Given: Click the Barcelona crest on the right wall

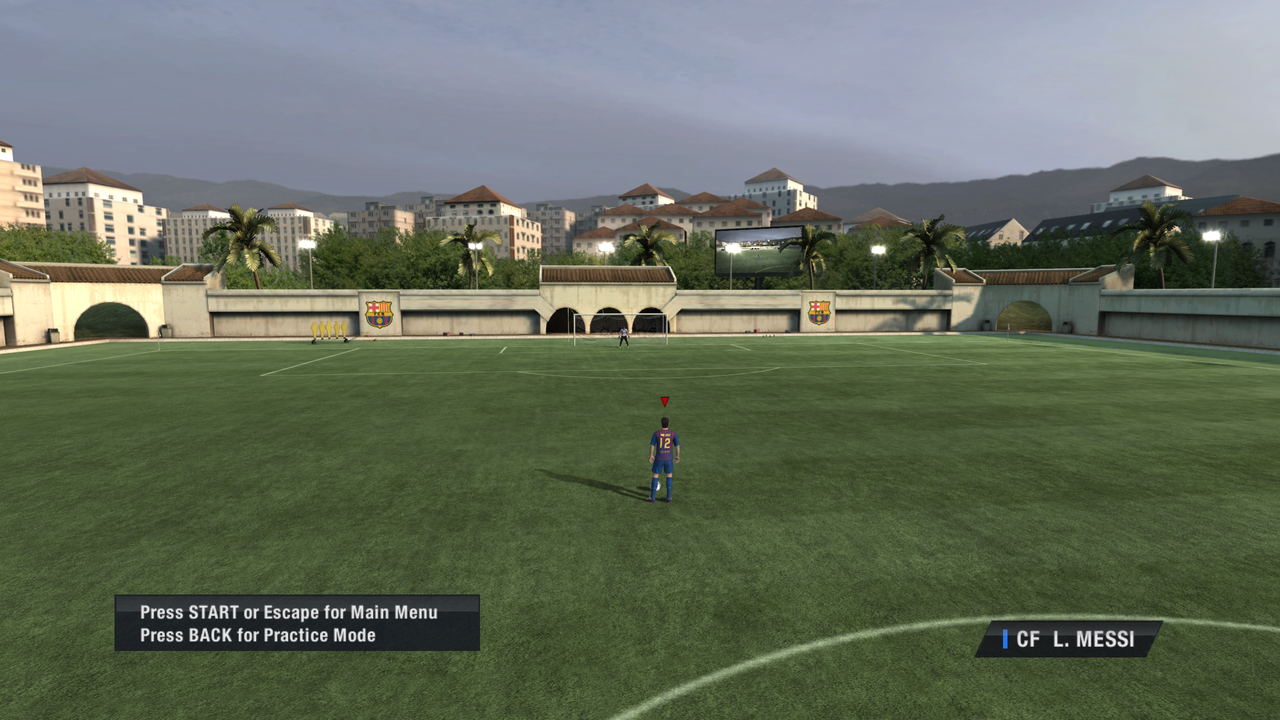Looking at the screenshot, I should 818,310.
